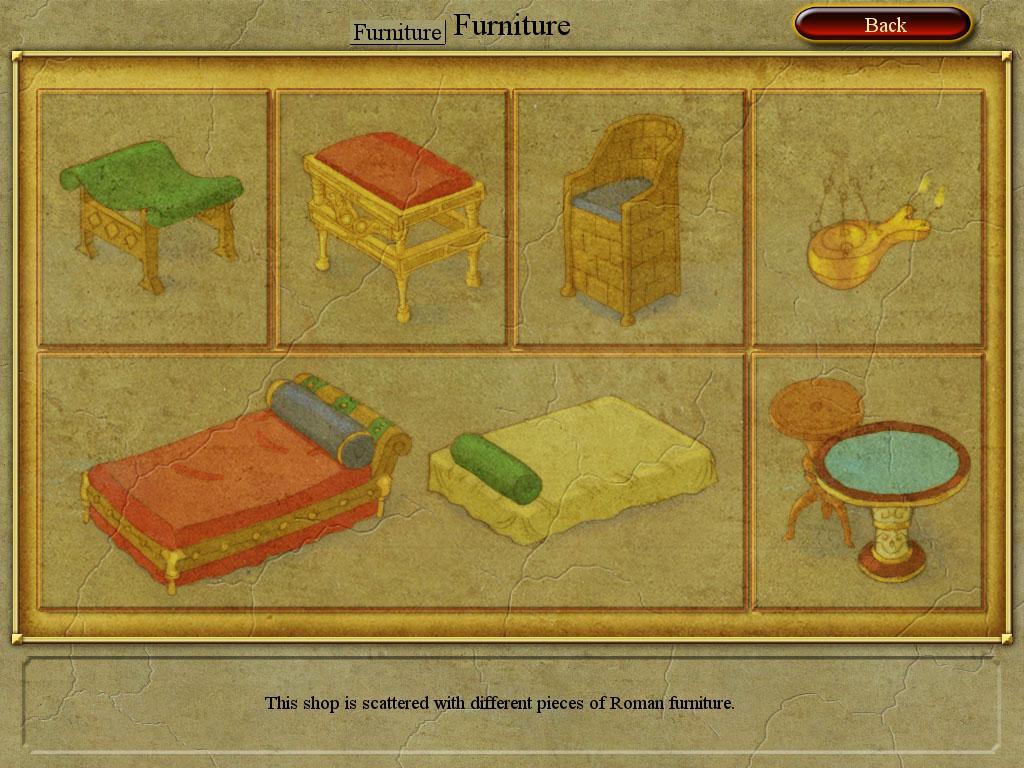Select the round tables tile

(868, 480)
